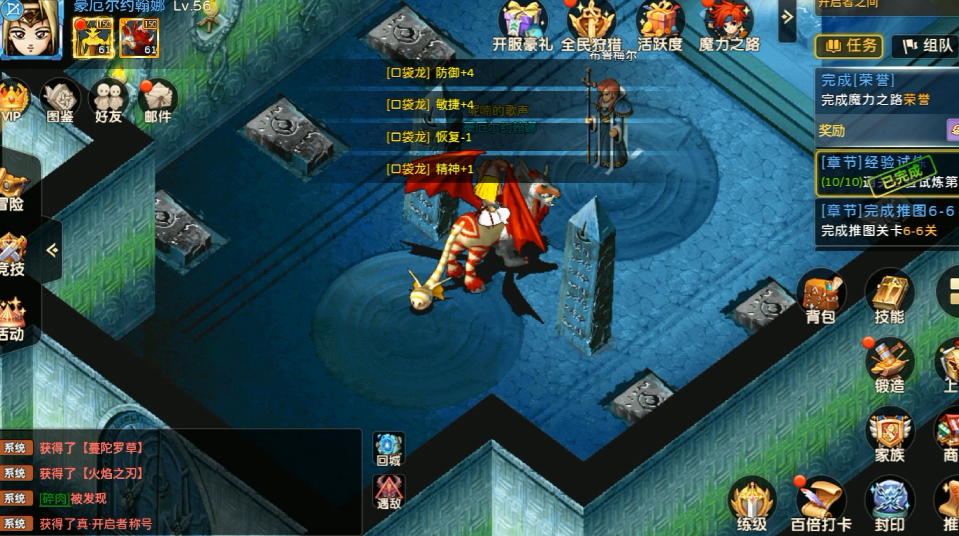Image resolution: width=959 pixels, height=536 pixels.
Task: Select the 完成推图6-6 chapter quest entry
Action: (887, 221)
